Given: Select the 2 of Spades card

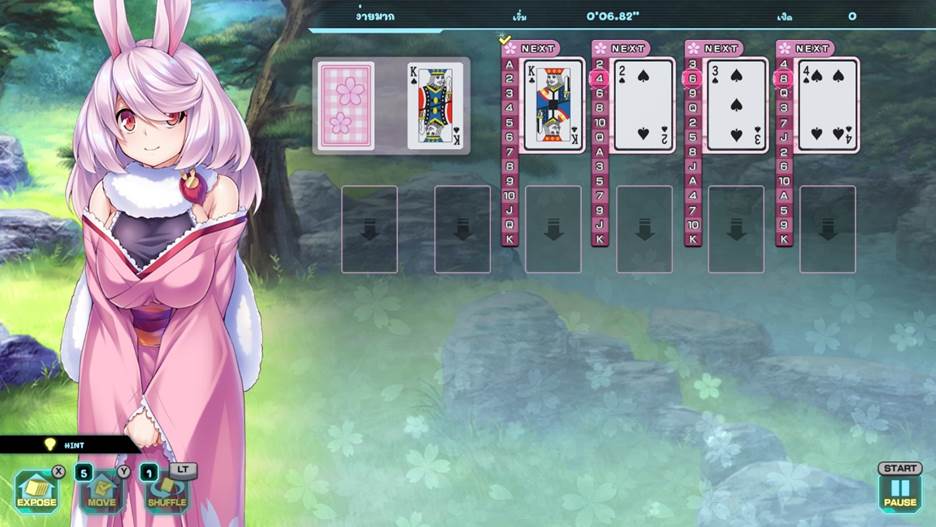Looking at the screenshot, I should (x=644, y=105).
